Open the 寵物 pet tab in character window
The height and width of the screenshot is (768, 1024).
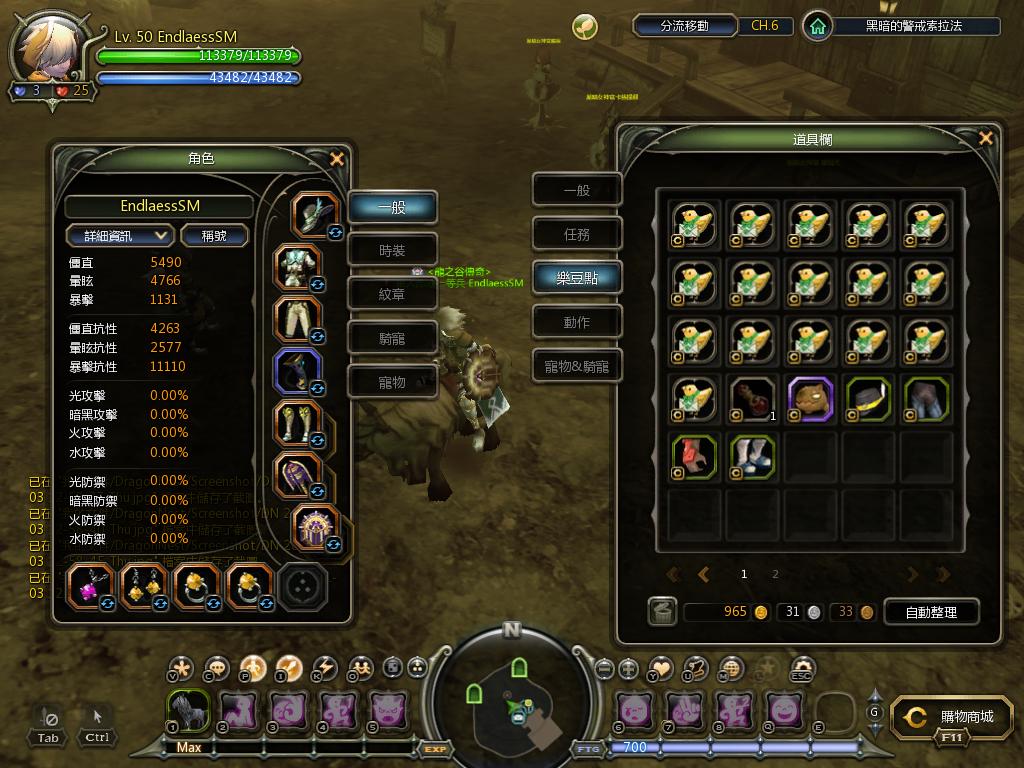pyautogui.click(x=392, y=382)
